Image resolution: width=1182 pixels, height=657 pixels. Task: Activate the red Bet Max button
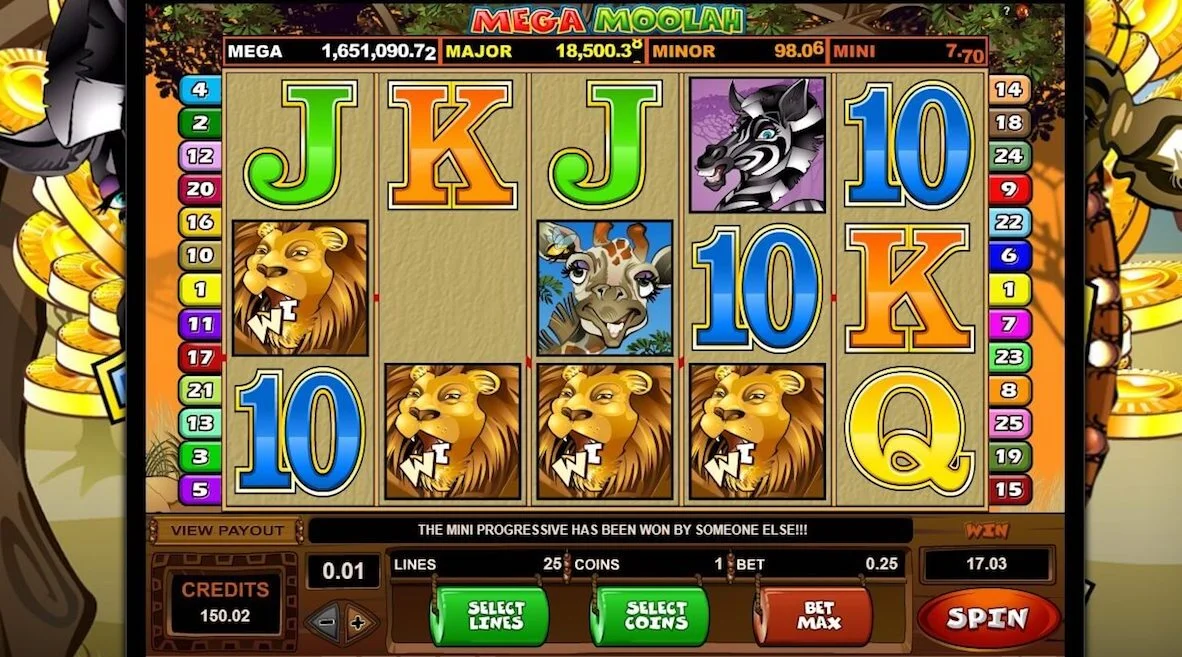[812, 616]
